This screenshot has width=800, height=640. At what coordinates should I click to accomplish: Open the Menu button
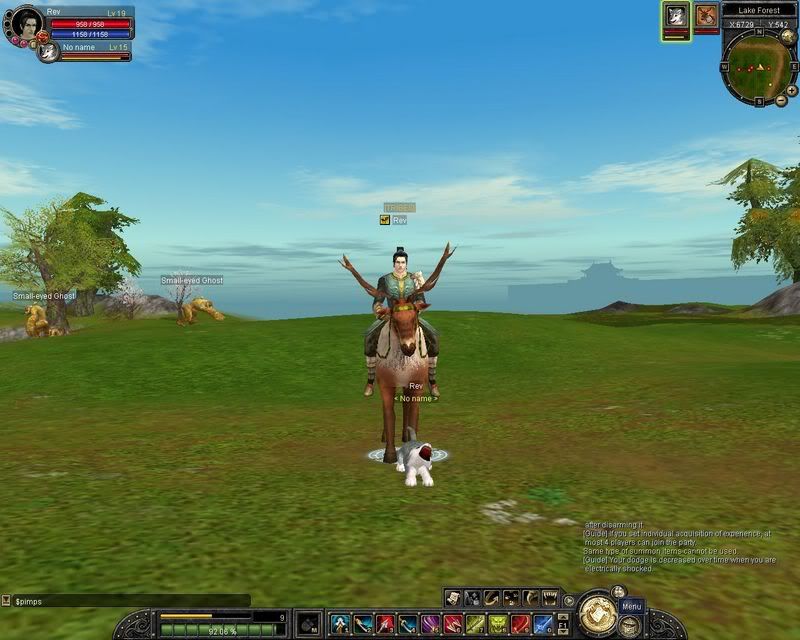pyautogui.click(x=631, y=607)
